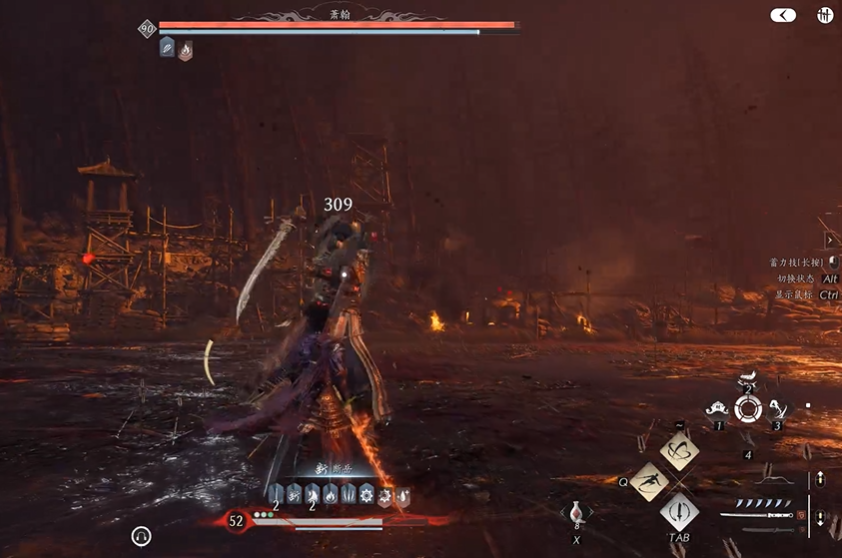Screen dimensions: 842x558
Task: Activate the dash-strike skill diamond
Action: 651,482
